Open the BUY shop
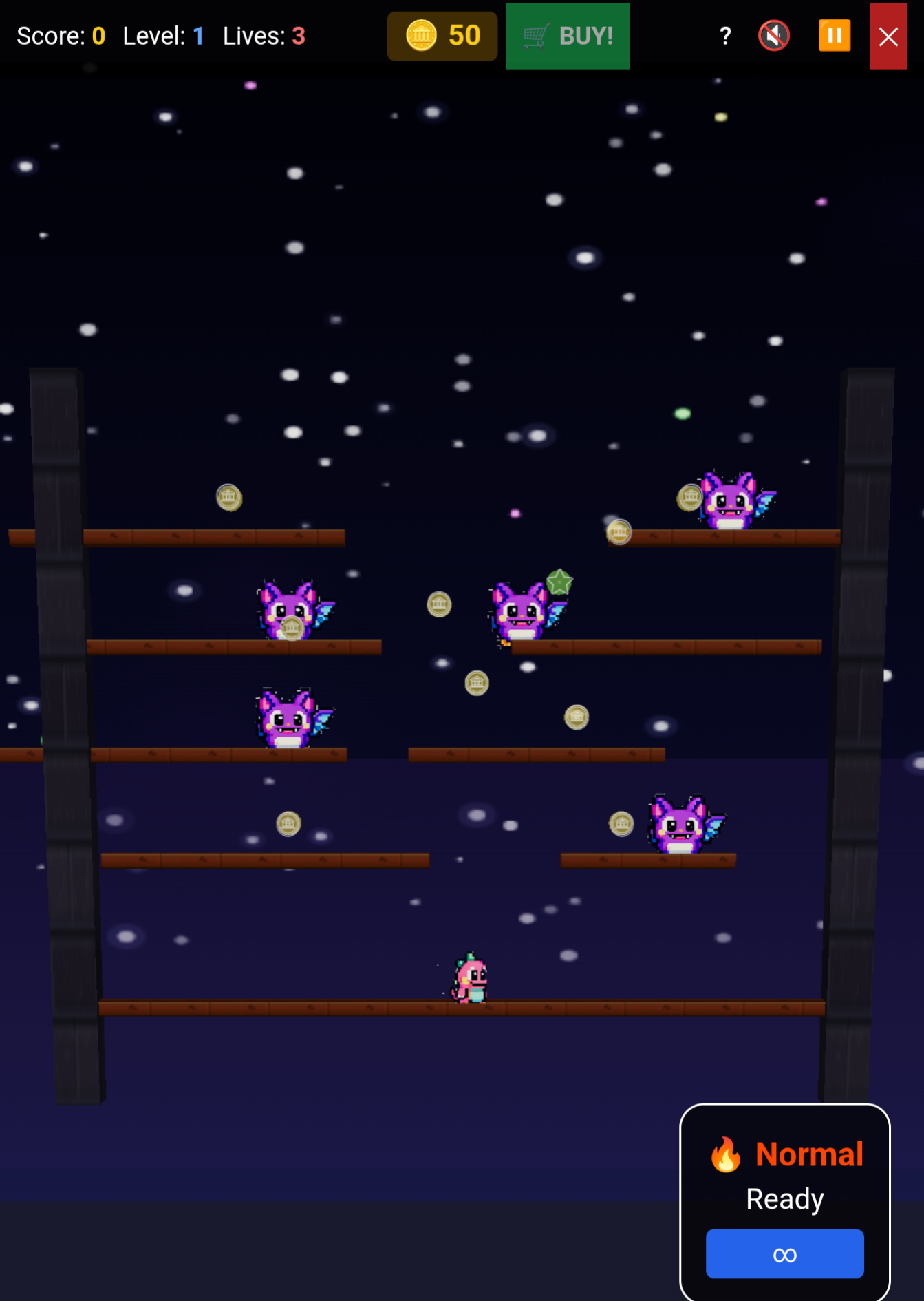924x1301 pixels. 568,36
